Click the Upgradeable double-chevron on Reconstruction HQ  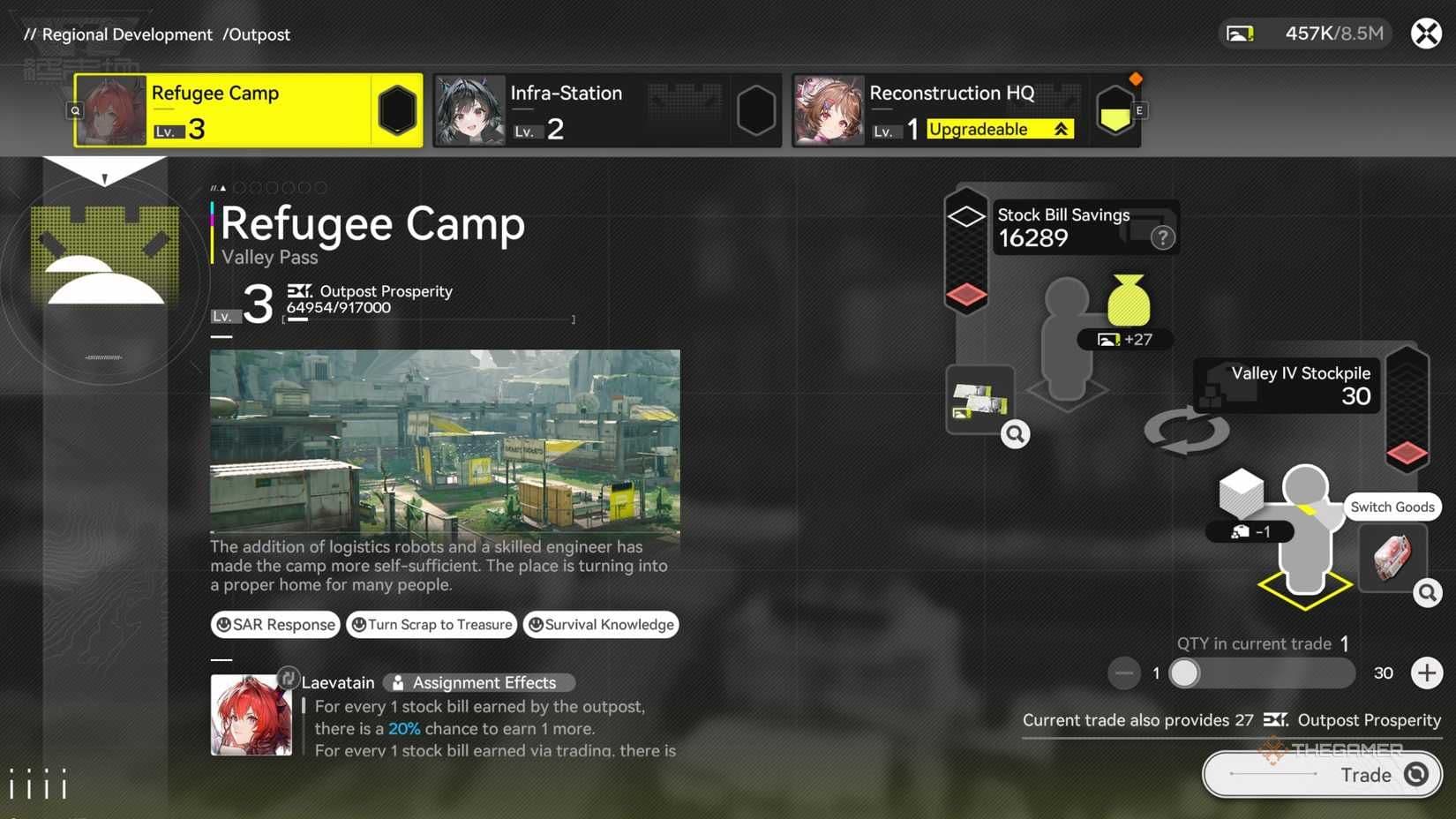pyautogui.click(x=1061, y=129)
